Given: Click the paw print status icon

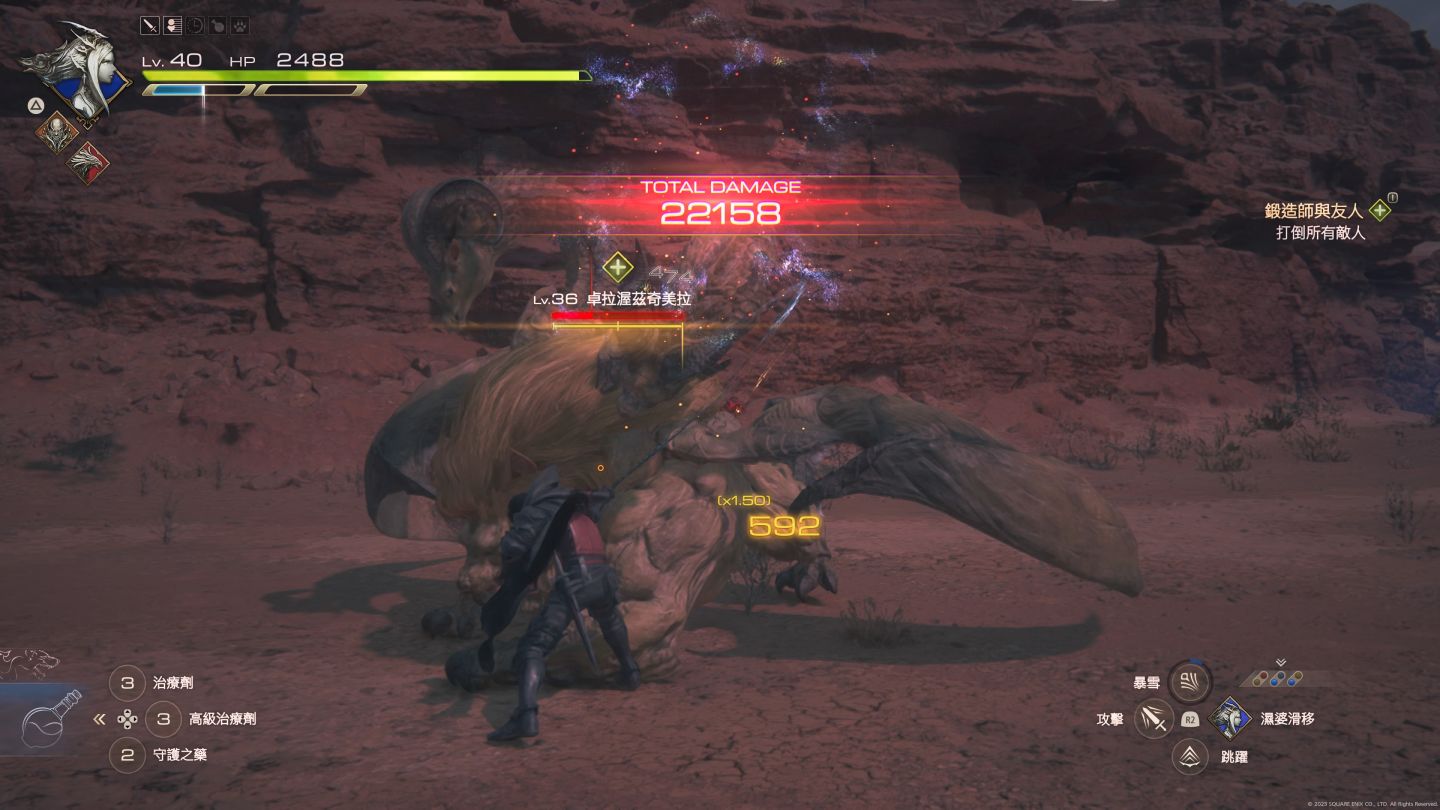Looking at the screenshot, I should (x=240, y=27).
